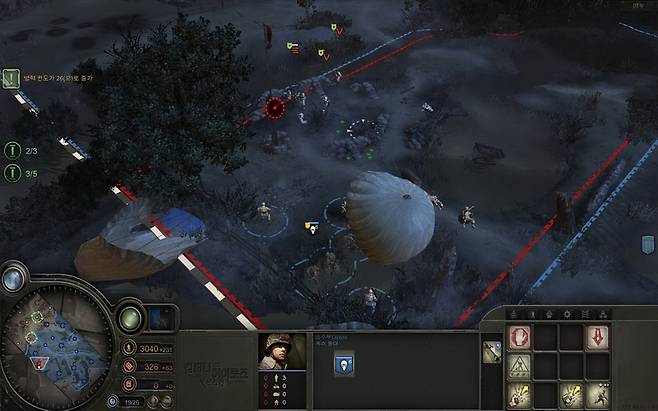This screenshot has width=658, height=411.
Task: Click the blue shield unit card
Action: click(x=343, y=366)
